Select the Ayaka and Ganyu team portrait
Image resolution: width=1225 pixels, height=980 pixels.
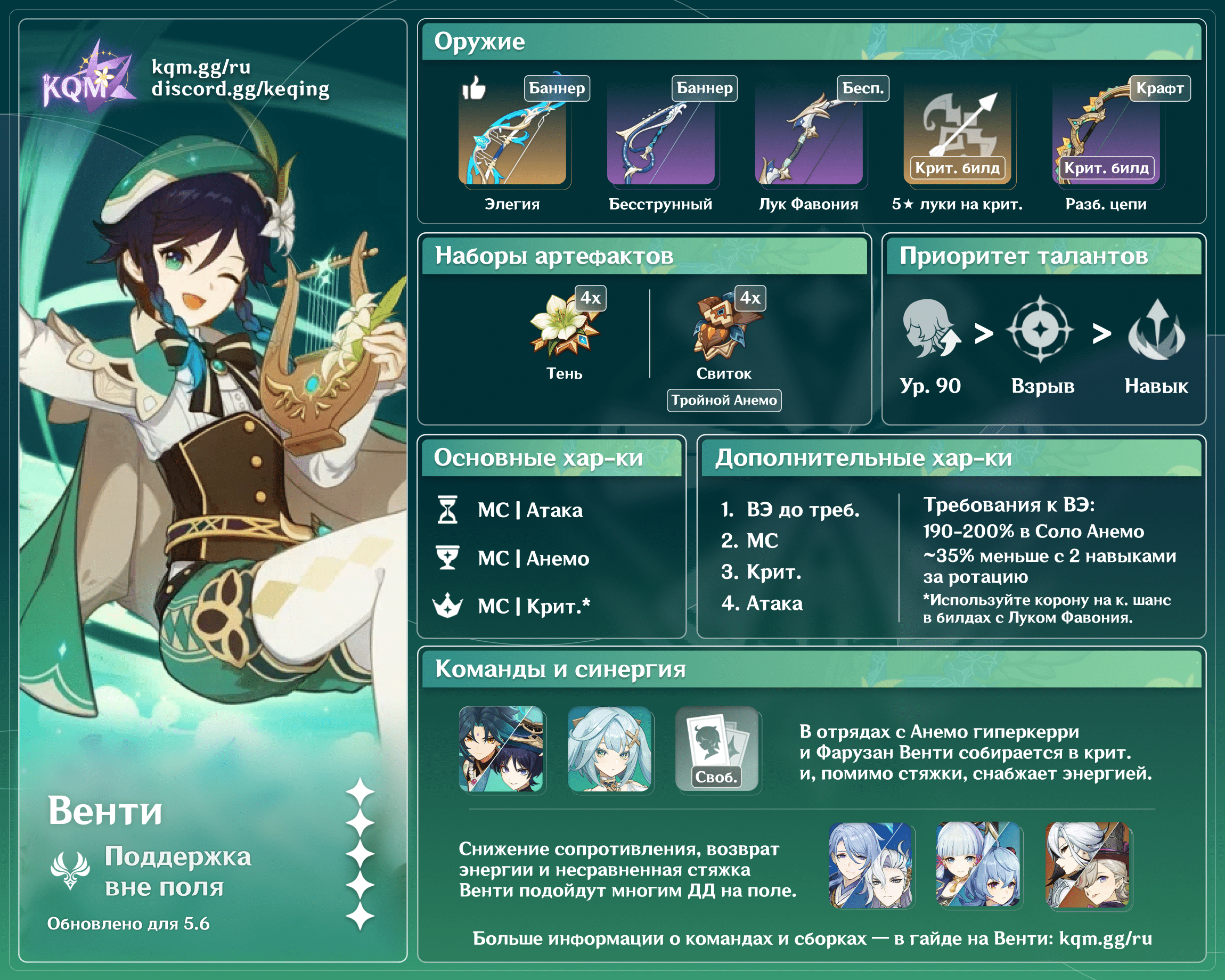[x=978, y=864]
